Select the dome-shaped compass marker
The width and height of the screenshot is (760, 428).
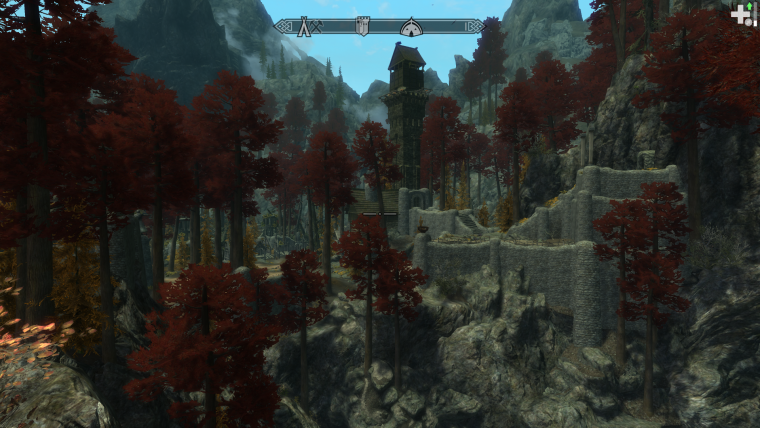tap(411, 27)
